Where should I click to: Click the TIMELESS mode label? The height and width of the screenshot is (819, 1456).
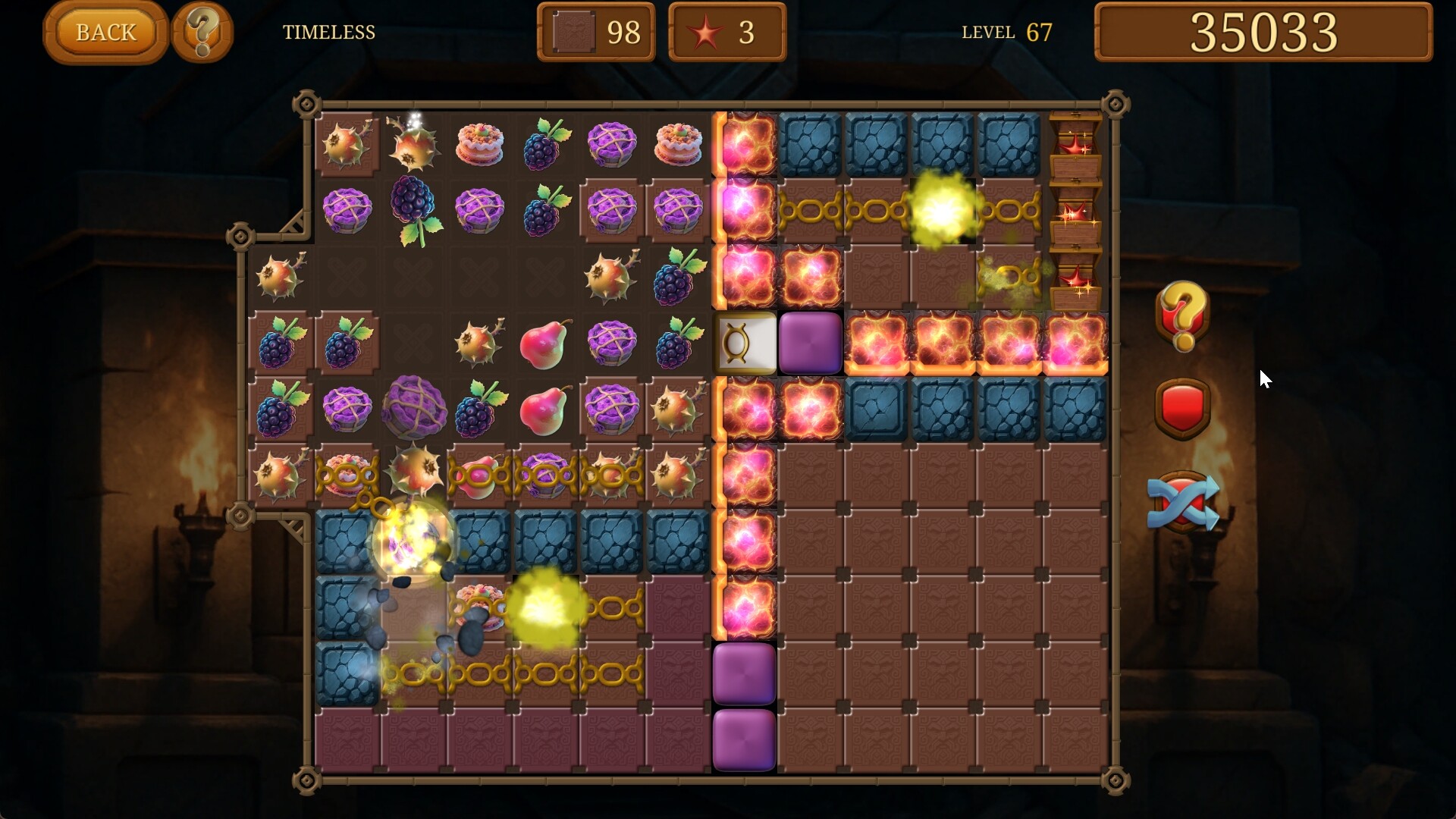pos(329,33)
